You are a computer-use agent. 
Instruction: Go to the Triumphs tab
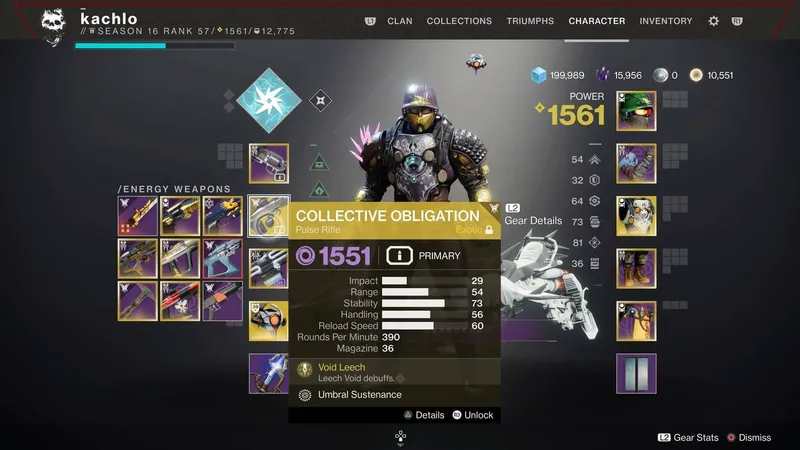point(530,21)
